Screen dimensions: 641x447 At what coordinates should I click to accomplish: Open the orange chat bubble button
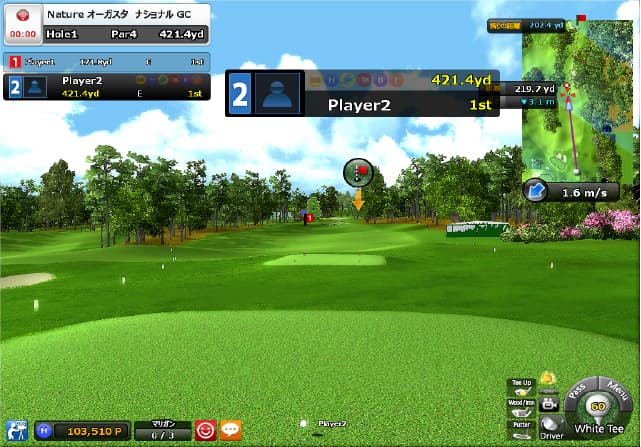click(x=230, y=430)
